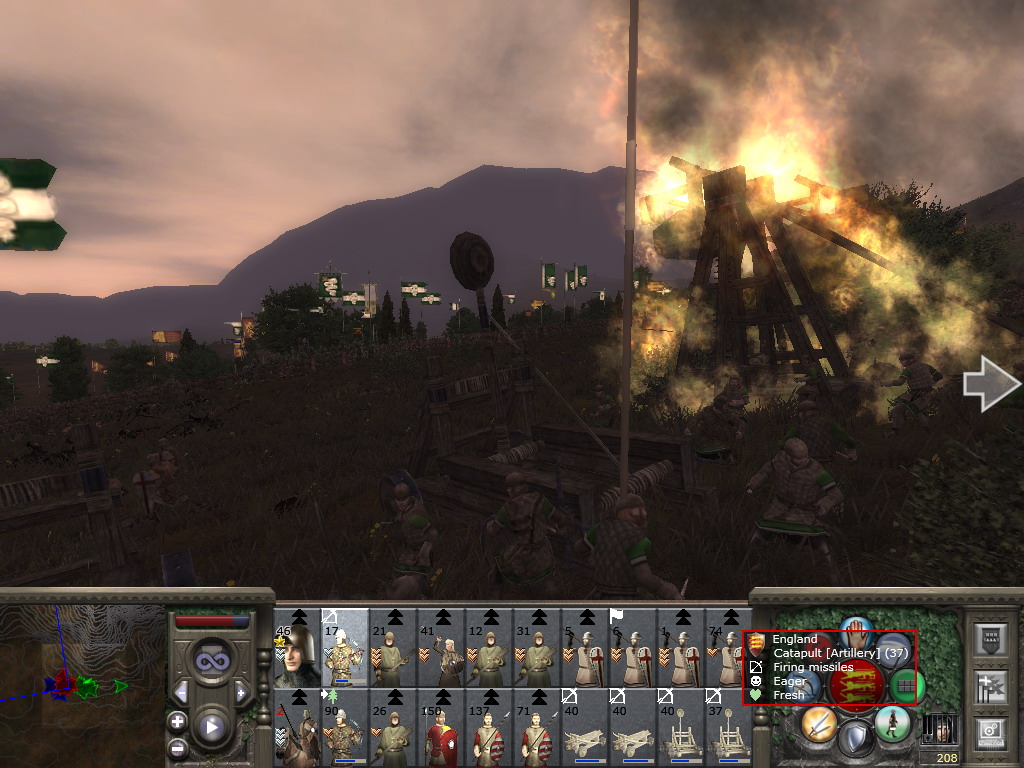Click the England lions emblem button
The height and width of the screenshot is (768, 1024).
tap(856, 686)
